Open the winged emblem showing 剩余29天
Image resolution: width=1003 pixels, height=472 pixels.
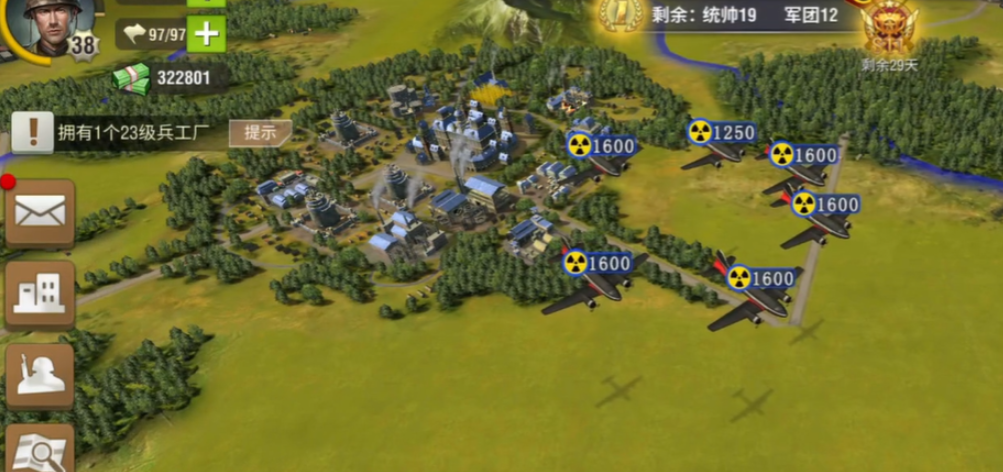click(890, 30)
